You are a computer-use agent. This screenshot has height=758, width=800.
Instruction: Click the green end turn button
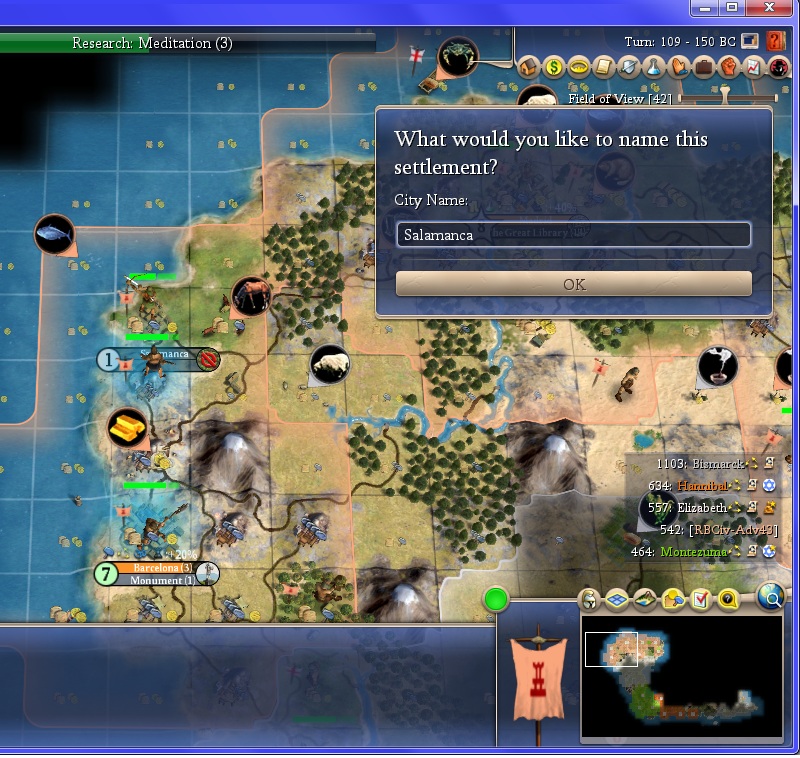tap(495, 600)
